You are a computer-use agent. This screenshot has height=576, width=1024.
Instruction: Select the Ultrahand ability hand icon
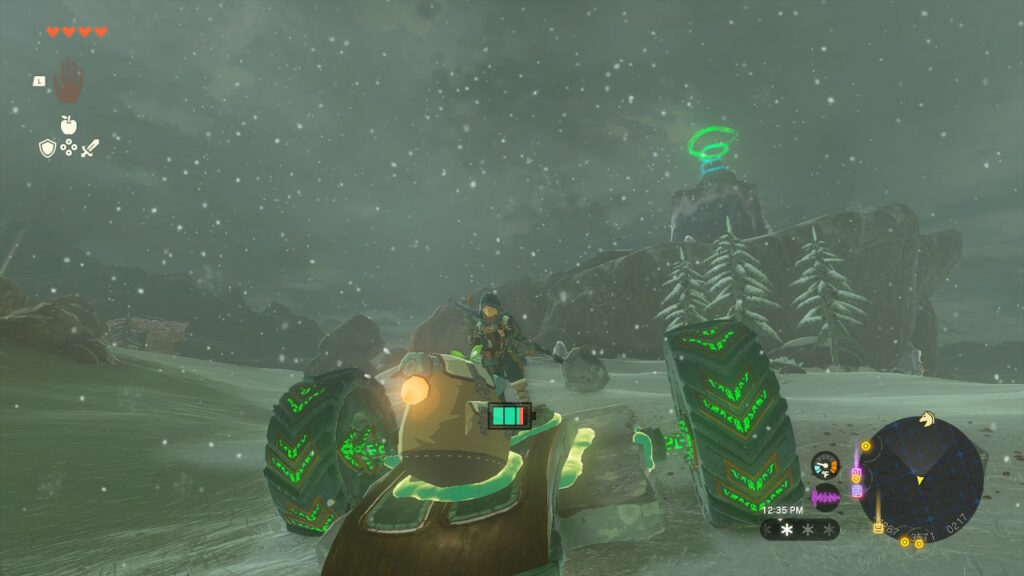tap(67, 81)
